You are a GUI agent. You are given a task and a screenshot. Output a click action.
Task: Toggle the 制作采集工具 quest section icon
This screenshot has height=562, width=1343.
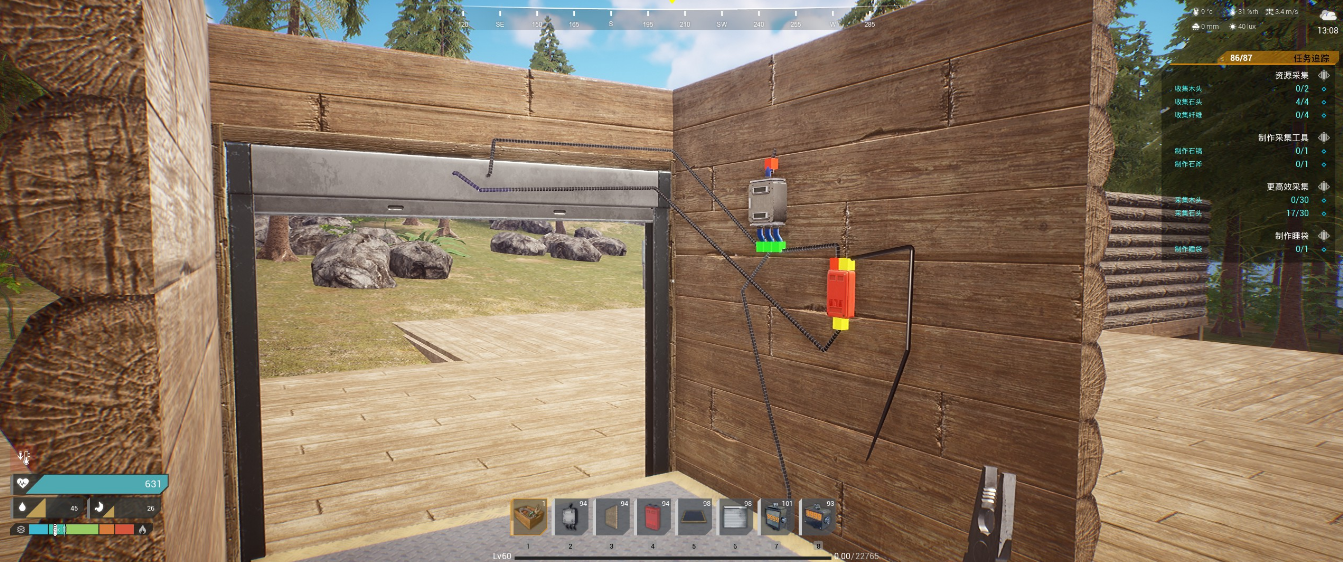(x=1325, y=137)
